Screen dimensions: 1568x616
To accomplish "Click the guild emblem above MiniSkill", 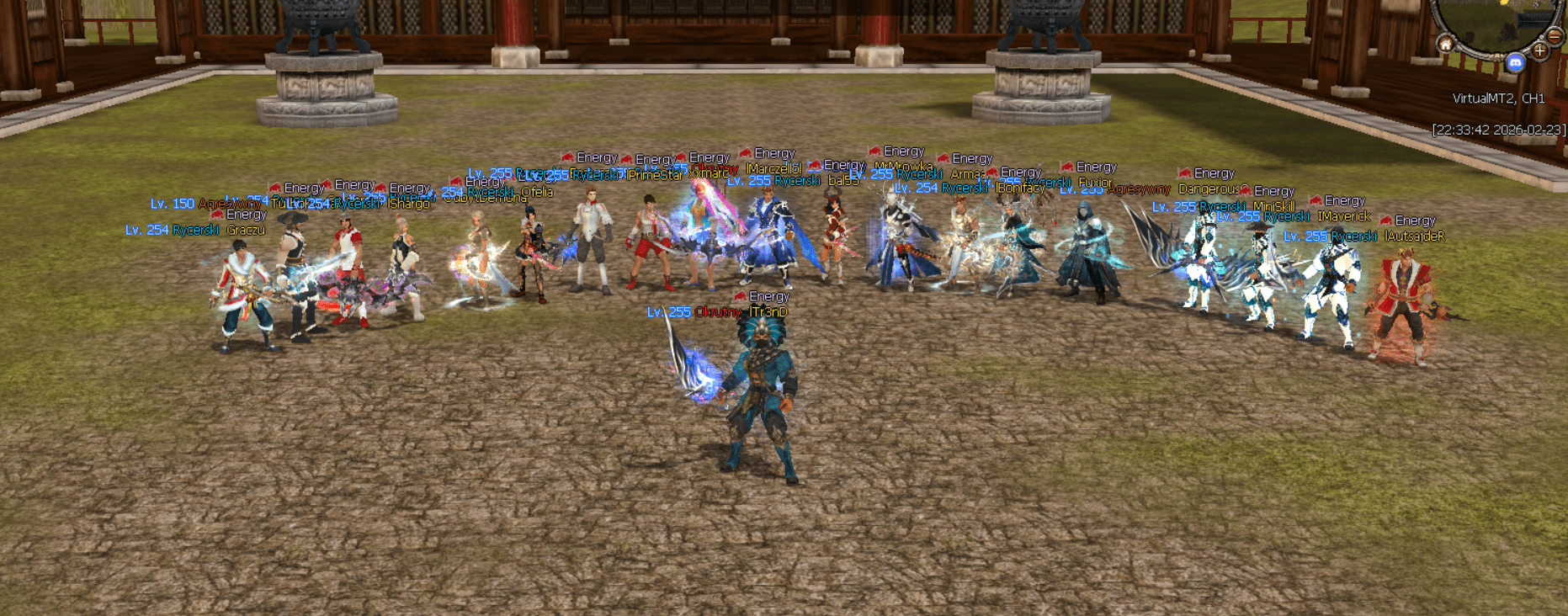I will [x=1246, y=191].
